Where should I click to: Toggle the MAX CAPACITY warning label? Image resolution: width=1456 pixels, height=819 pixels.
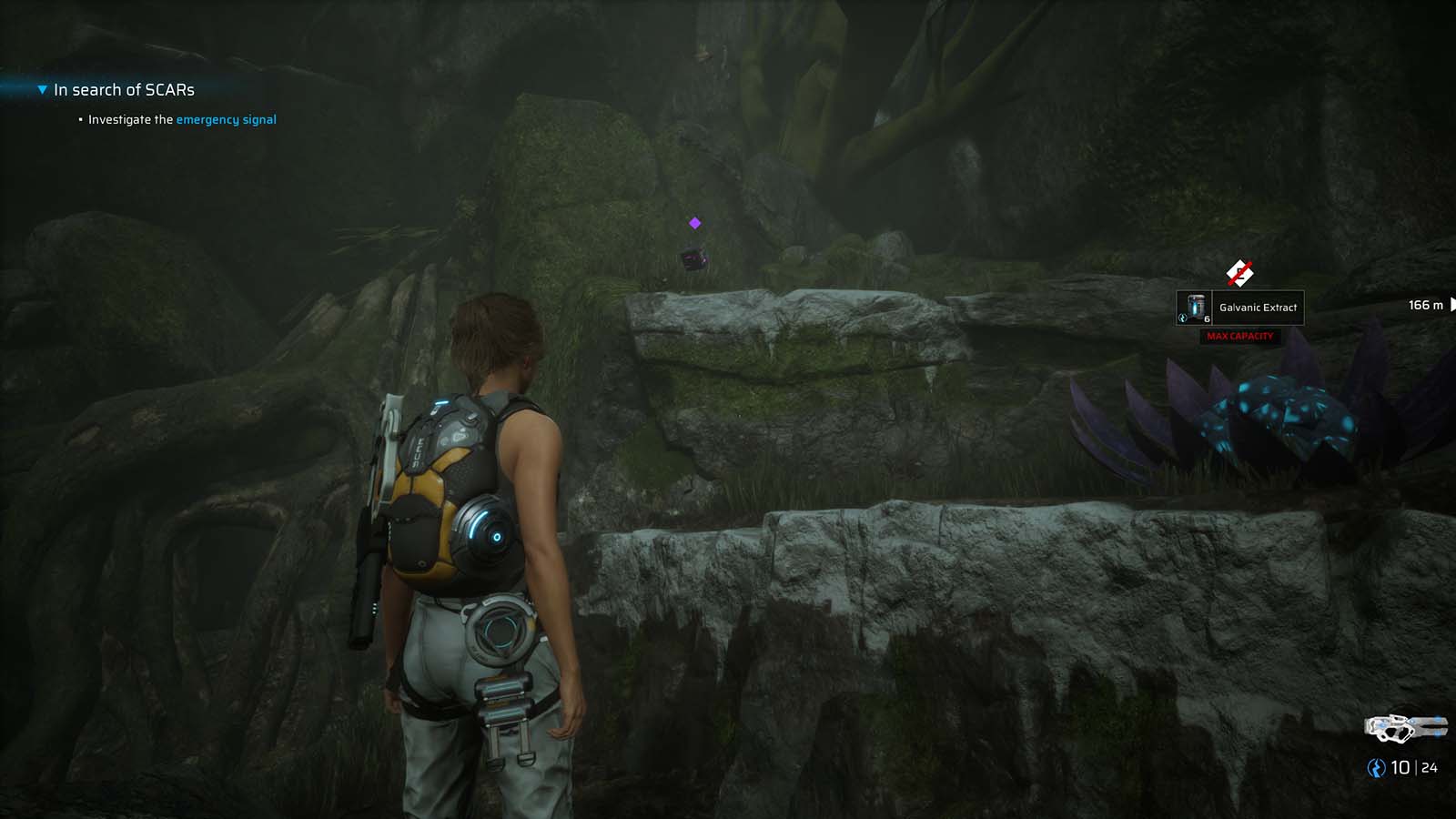tap(1240, 336)
